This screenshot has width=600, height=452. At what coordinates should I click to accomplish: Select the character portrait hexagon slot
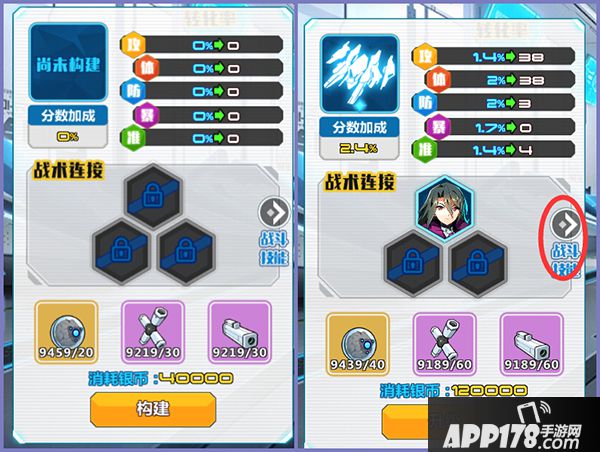[x=443, y=208]
